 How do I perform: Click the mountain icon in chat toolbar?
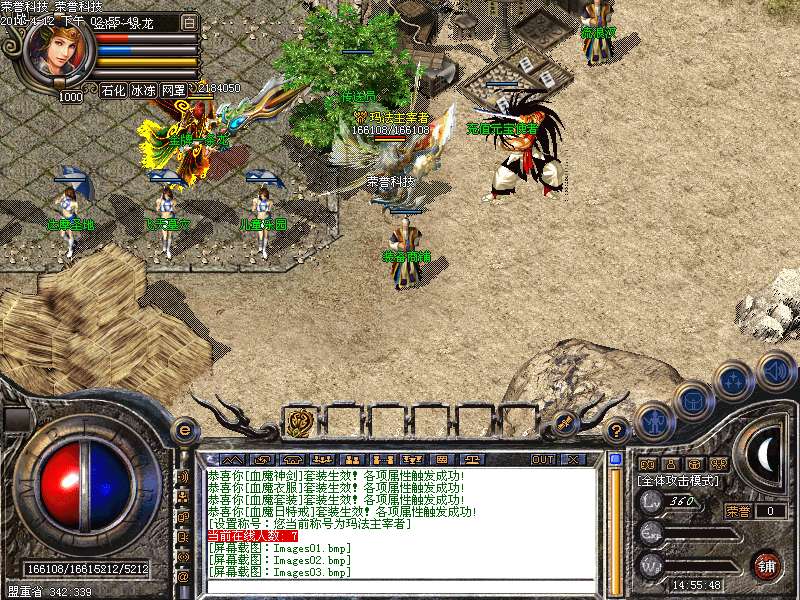coord(233,459)
